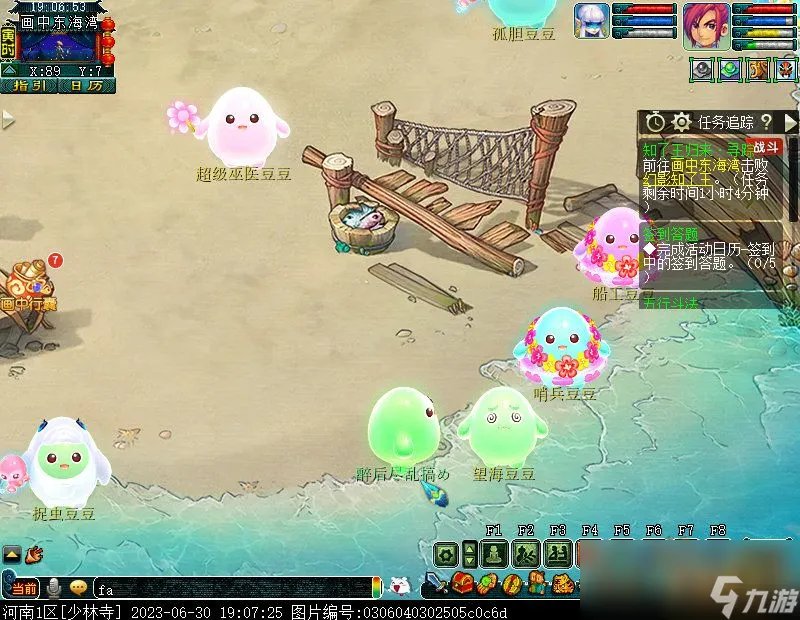Image resolution: width=800 pixels, height=620 pixels.
Task: Activate the F1 meditation skill slot
Action: [x=493, y=553]
